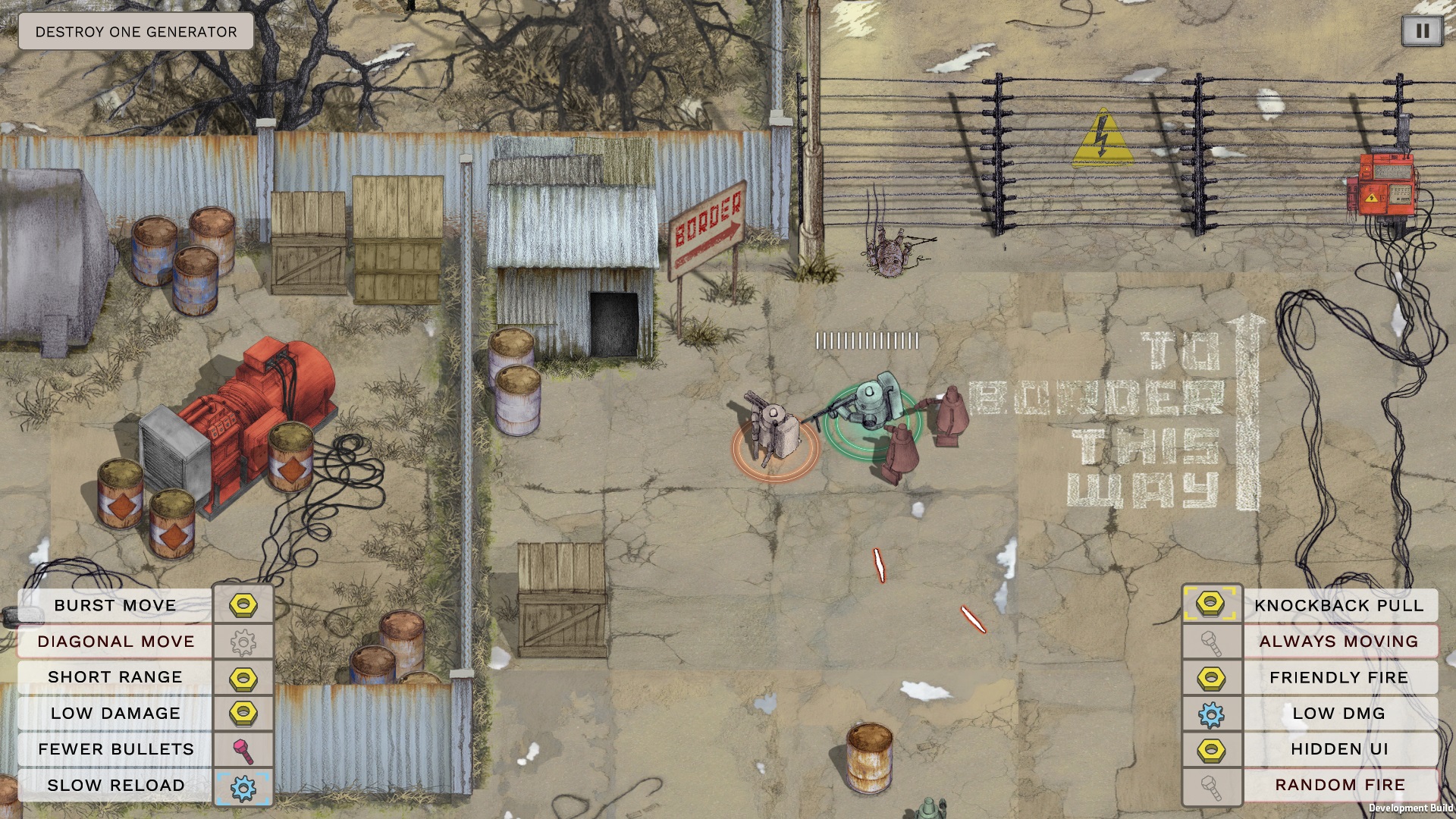Select the Low Damage modifier
This screenshot has width=1456, height=819.
[115, 714]
